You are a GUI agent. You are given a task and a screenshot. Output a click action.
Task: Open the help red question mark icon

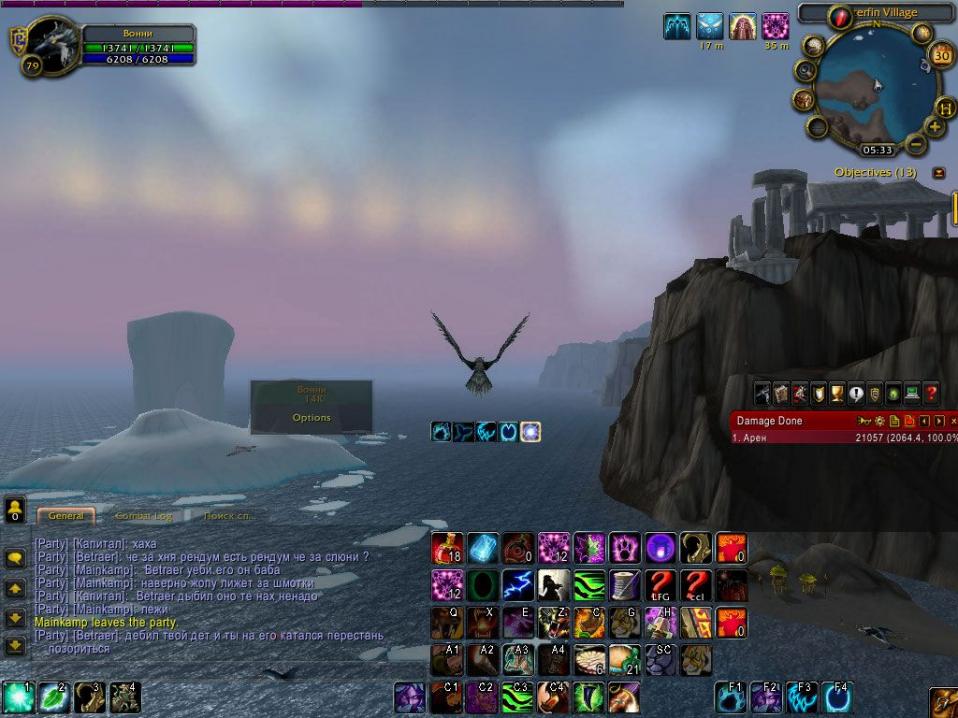[x=931, y=394]
